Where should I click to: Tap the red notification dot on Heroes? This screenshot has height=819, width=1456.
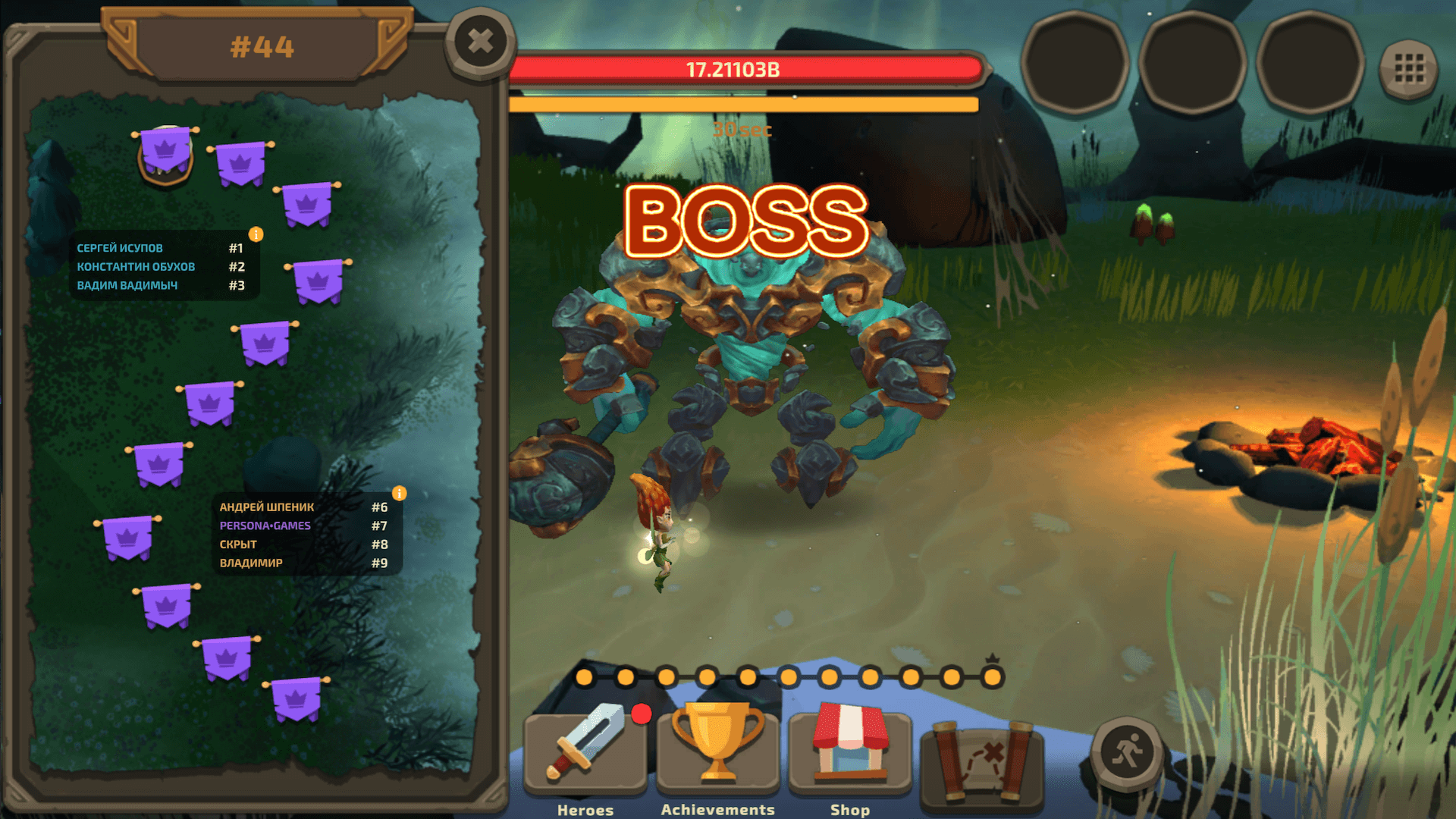(641, 713)
